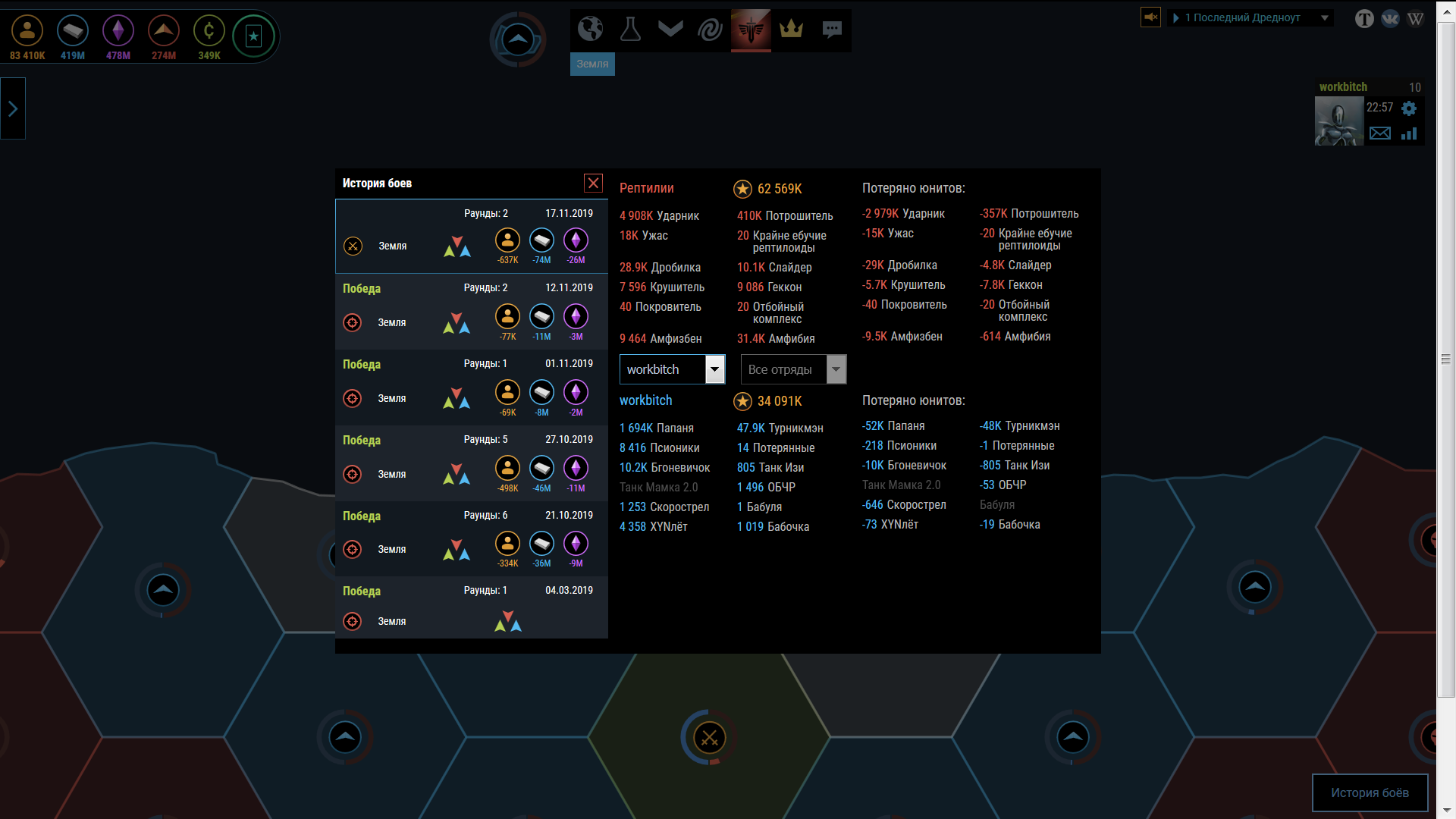Screen dimensions: 1456x819
Task: Show the bar chart statistics icon
Action: [1409, 133]
